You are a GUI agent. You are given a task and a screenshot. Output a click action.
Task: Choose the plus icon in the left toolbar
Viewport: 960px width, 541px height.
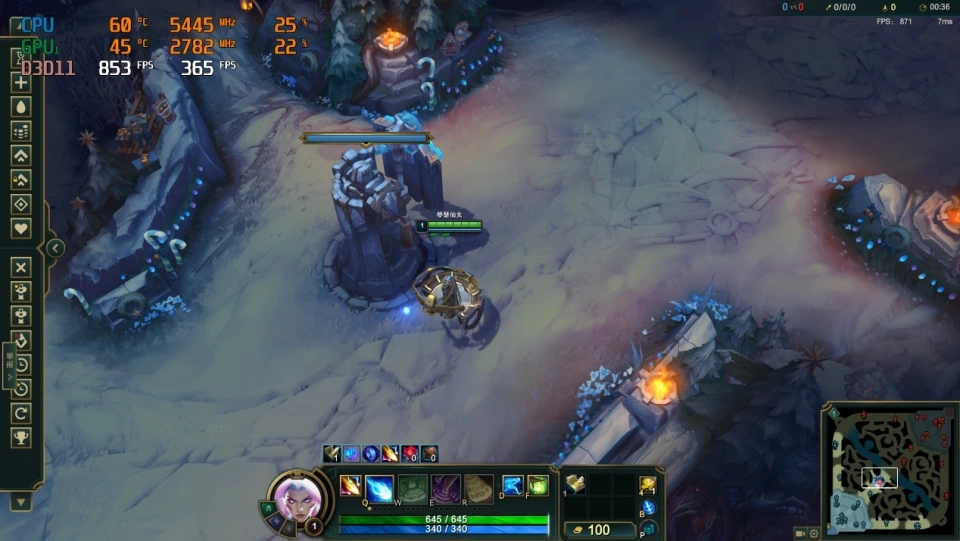click(20, 83)
